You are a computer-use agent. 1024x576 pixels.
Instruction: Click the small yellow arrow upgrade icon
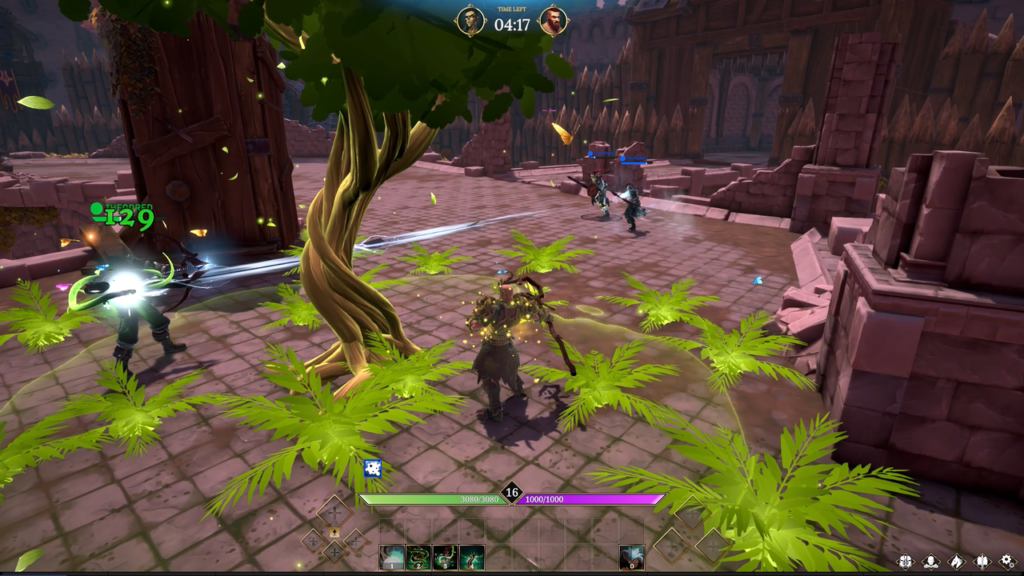tap(334, 532)
